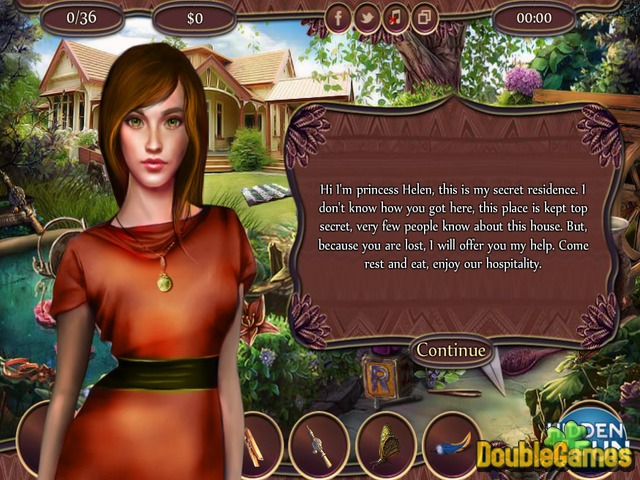Viewport: 640px width, 480px height.
Task: Select the butterfly item slot
Action: [384, 443]
